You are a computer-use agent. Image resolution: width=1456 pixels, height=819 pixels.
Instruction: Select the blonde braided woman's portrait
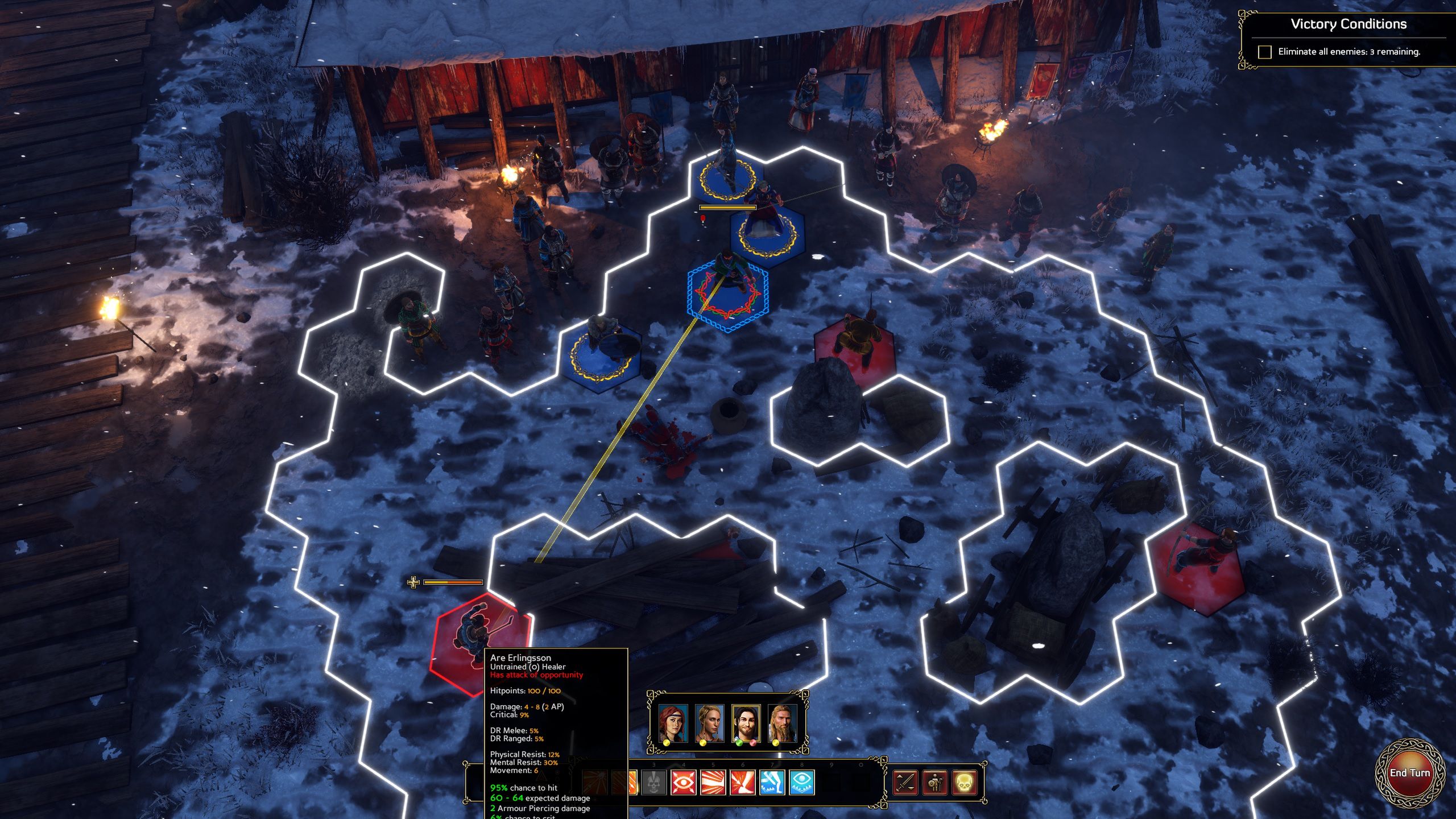click(709, 723)
